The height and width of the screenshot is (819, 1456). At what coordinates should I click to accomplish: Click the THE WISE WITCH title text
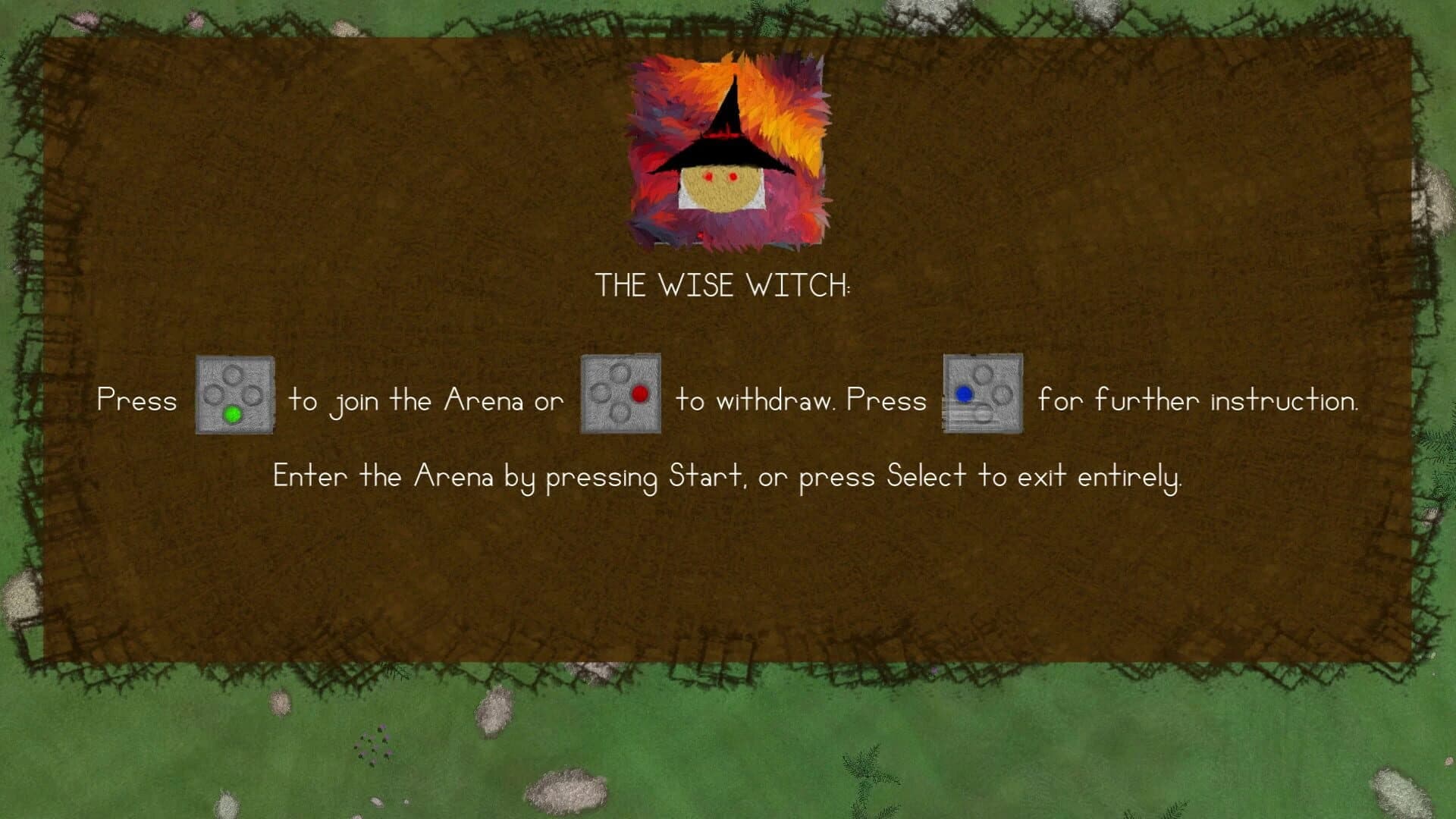tap(724, 287)
